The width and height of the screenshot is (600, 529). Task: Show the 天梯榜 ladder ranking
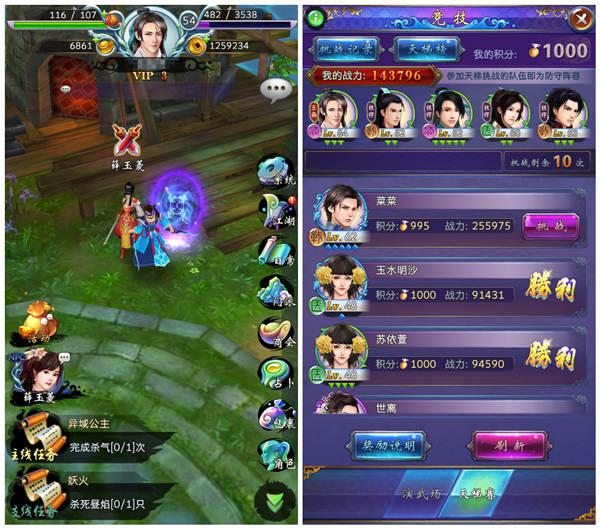coord(425,49)
